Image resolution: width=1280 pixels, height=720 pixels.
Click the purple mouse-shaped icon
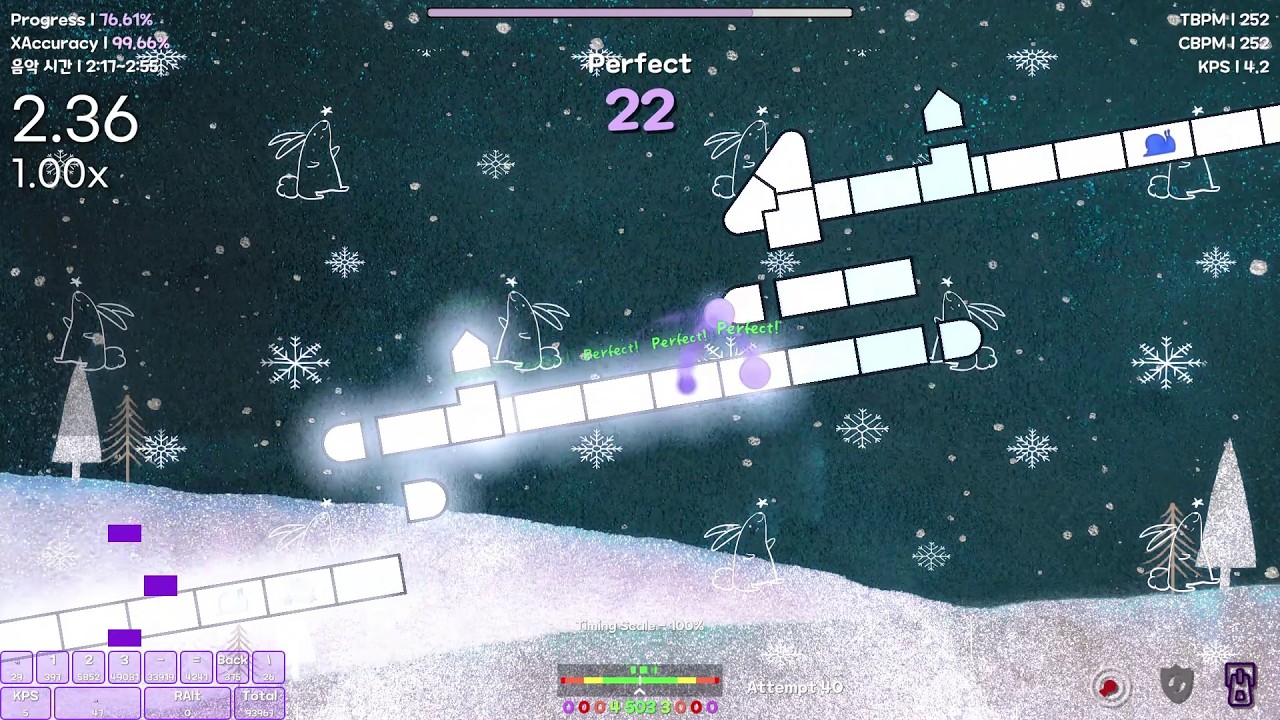coord(1241,684)
